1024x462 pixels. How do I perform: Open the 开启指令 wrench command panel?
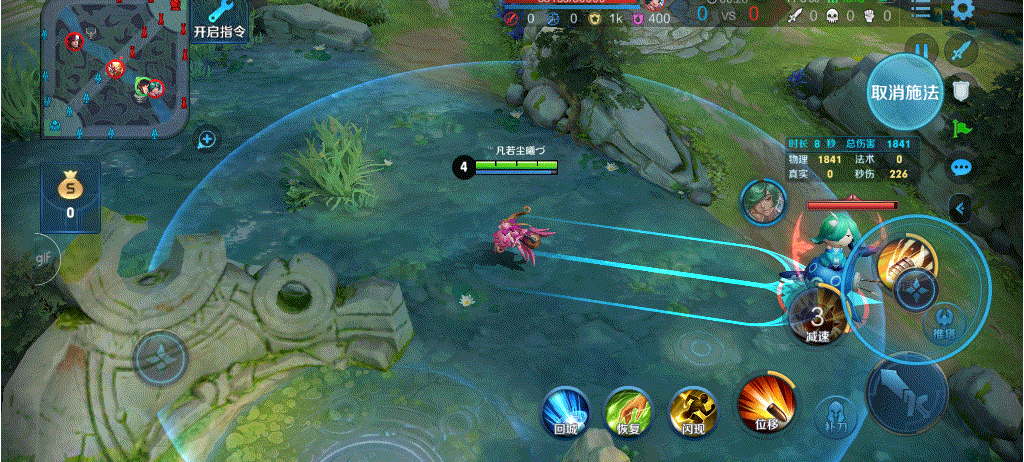tap(220, 20)
